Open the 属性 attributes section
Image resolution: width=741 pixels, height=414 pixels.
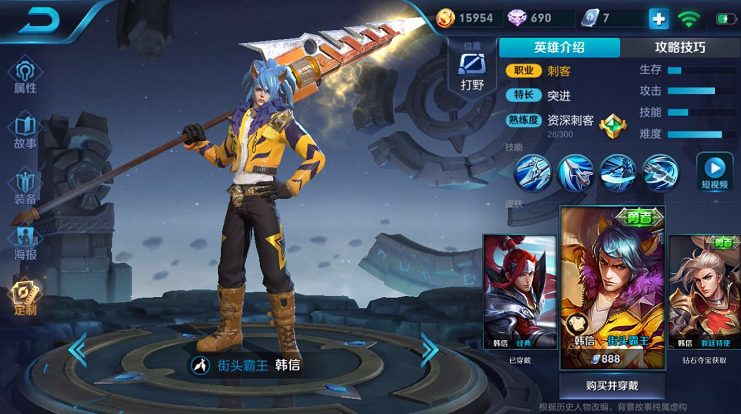(25, 75)
